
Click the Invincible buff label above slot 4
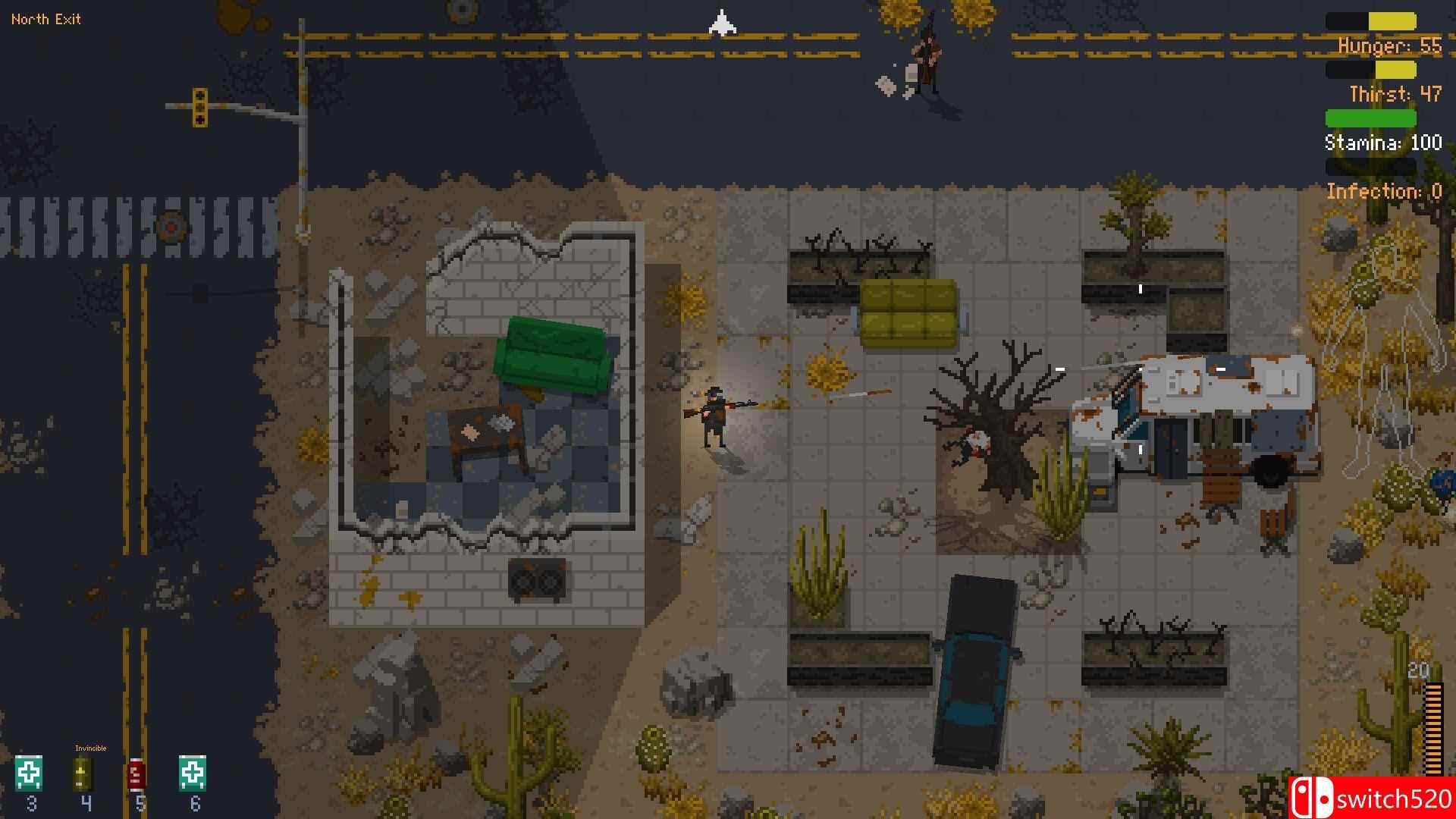click(91, 747)
